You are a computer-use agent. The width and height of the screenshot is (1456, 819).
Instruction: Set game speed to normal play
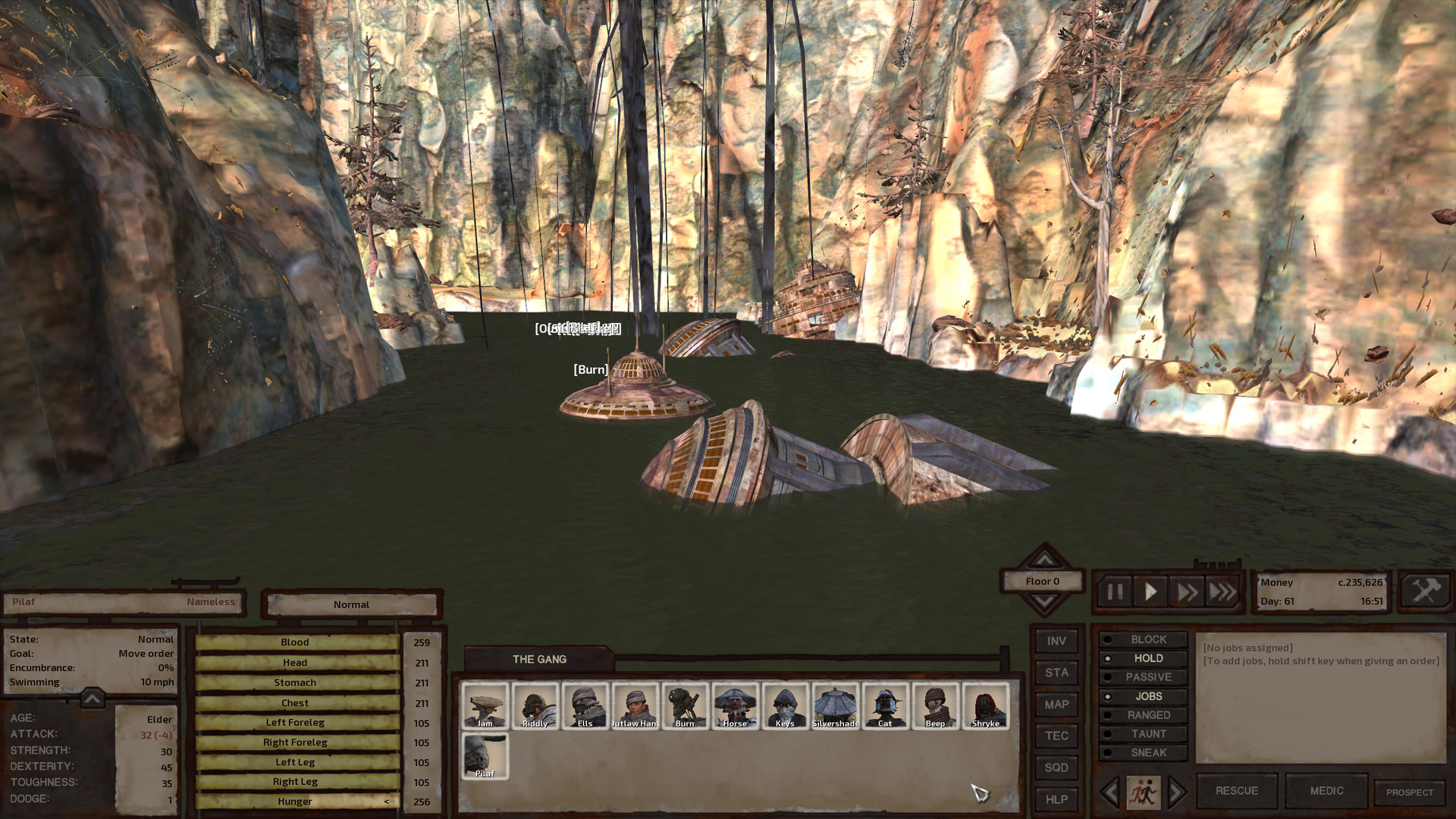click(x=1150, y=591)
